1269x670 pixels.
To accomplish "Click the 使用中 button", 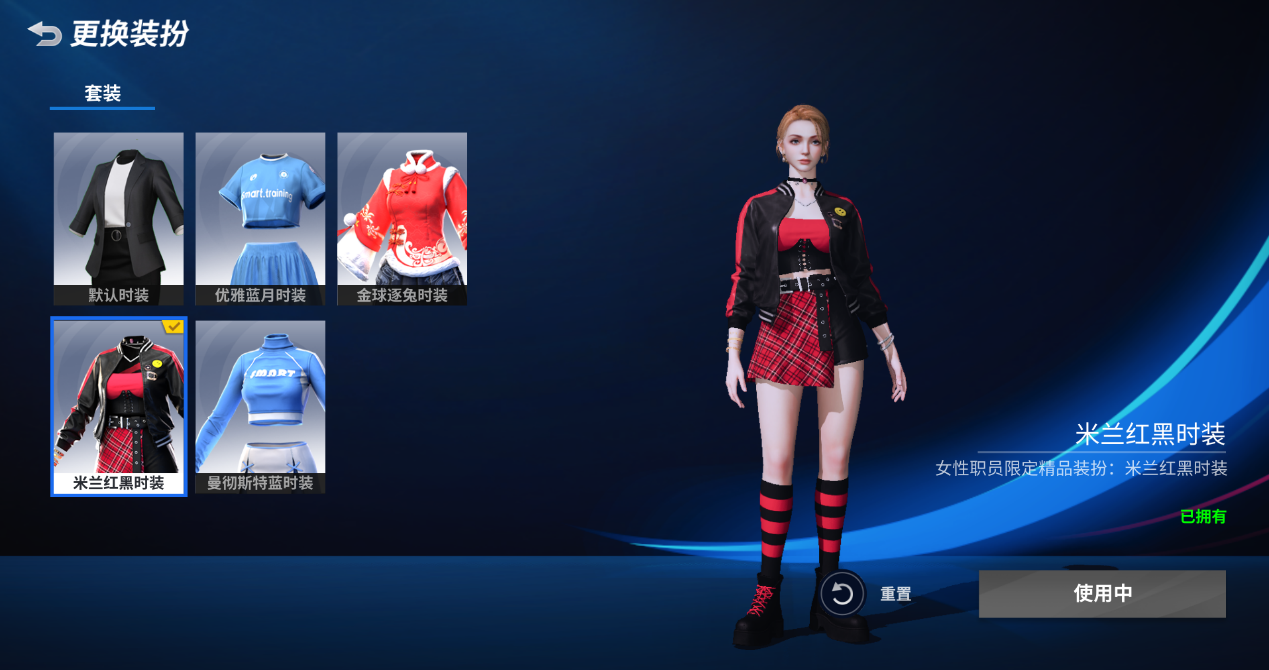I will point(1102,594).
